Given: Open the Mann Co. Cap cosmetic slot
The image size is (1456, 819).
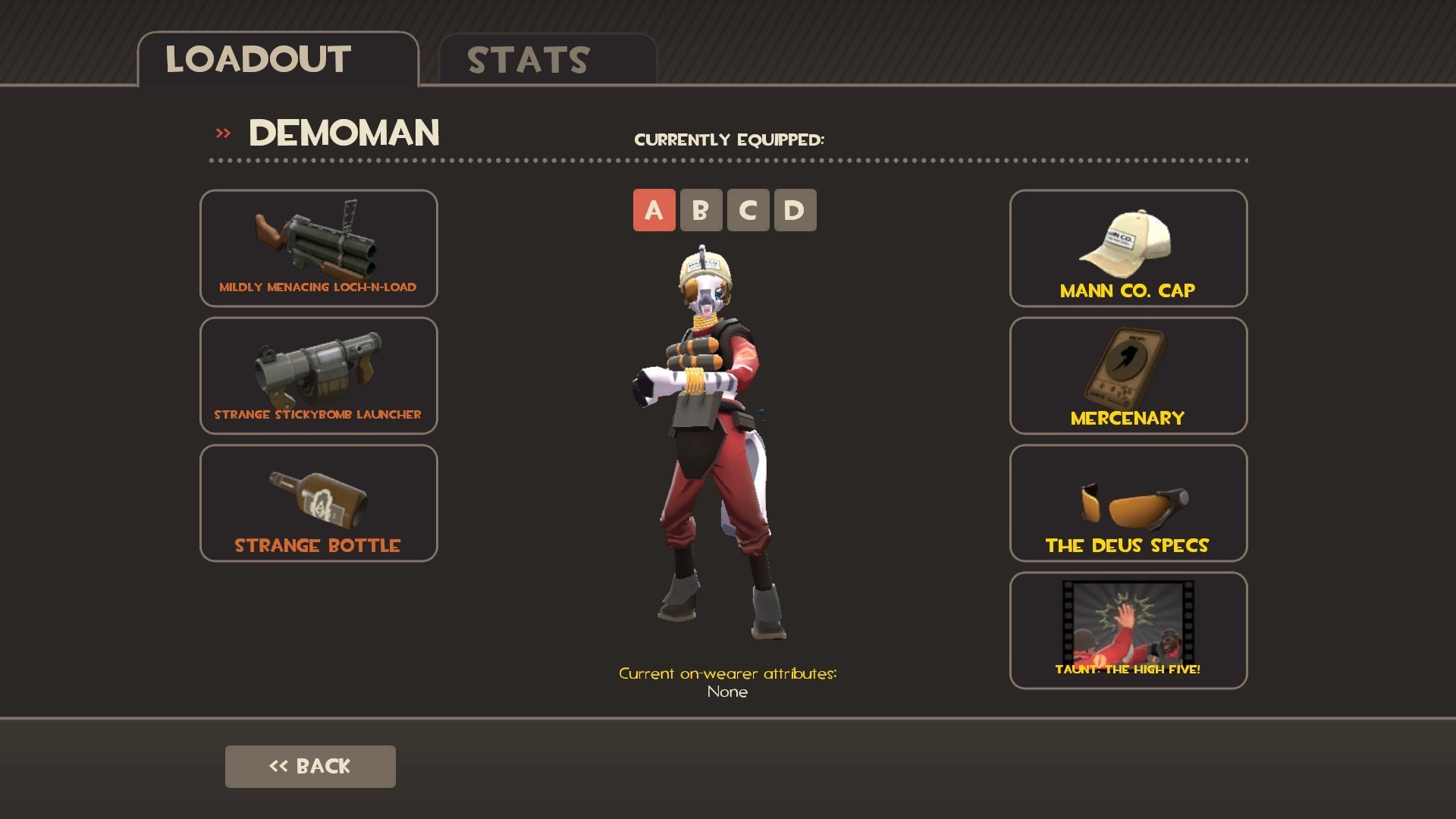Looking at the screenshot, I should click(x=1128, y=248).
